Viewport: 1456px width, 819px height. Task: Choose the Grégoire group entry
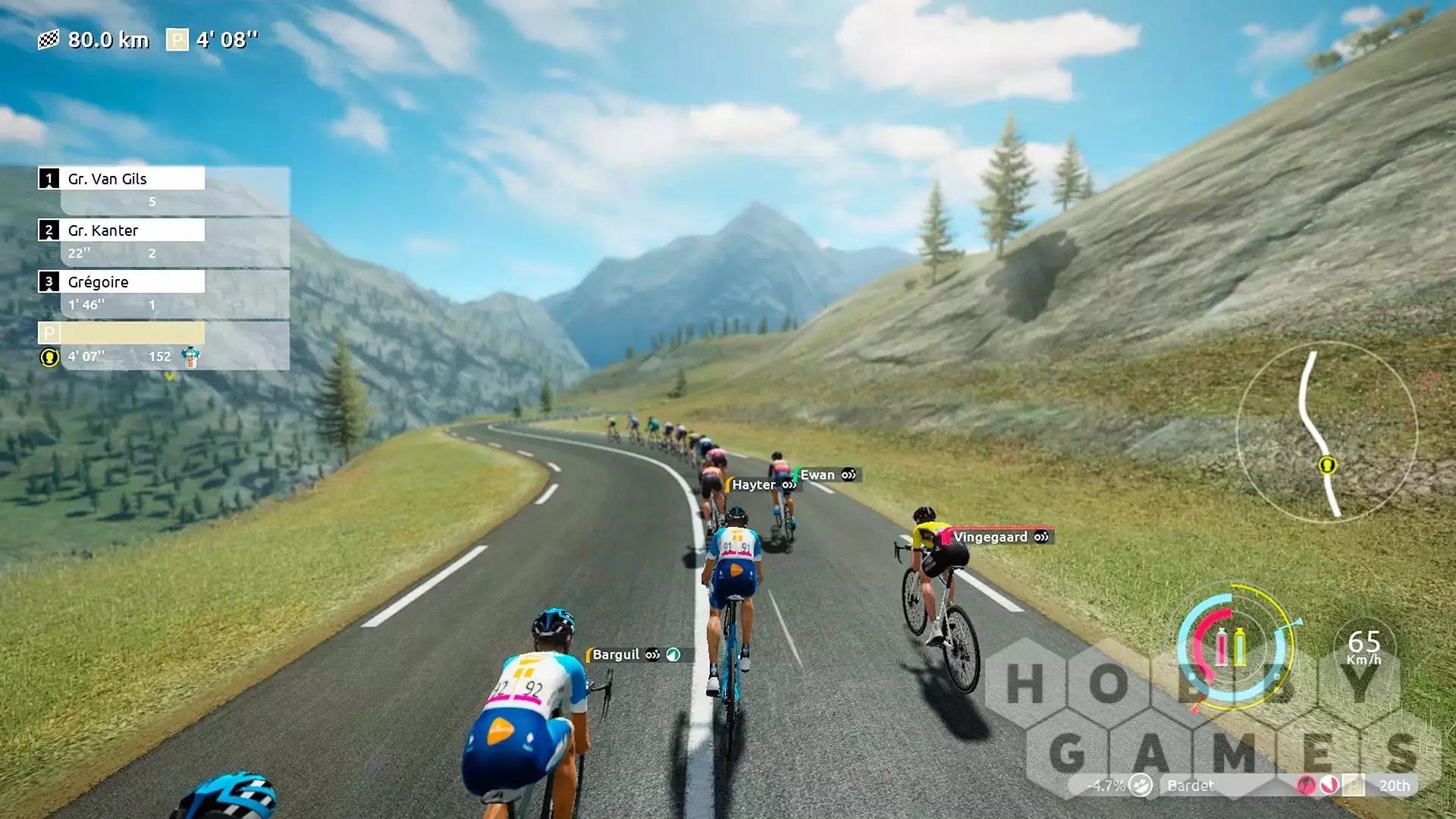121,282
